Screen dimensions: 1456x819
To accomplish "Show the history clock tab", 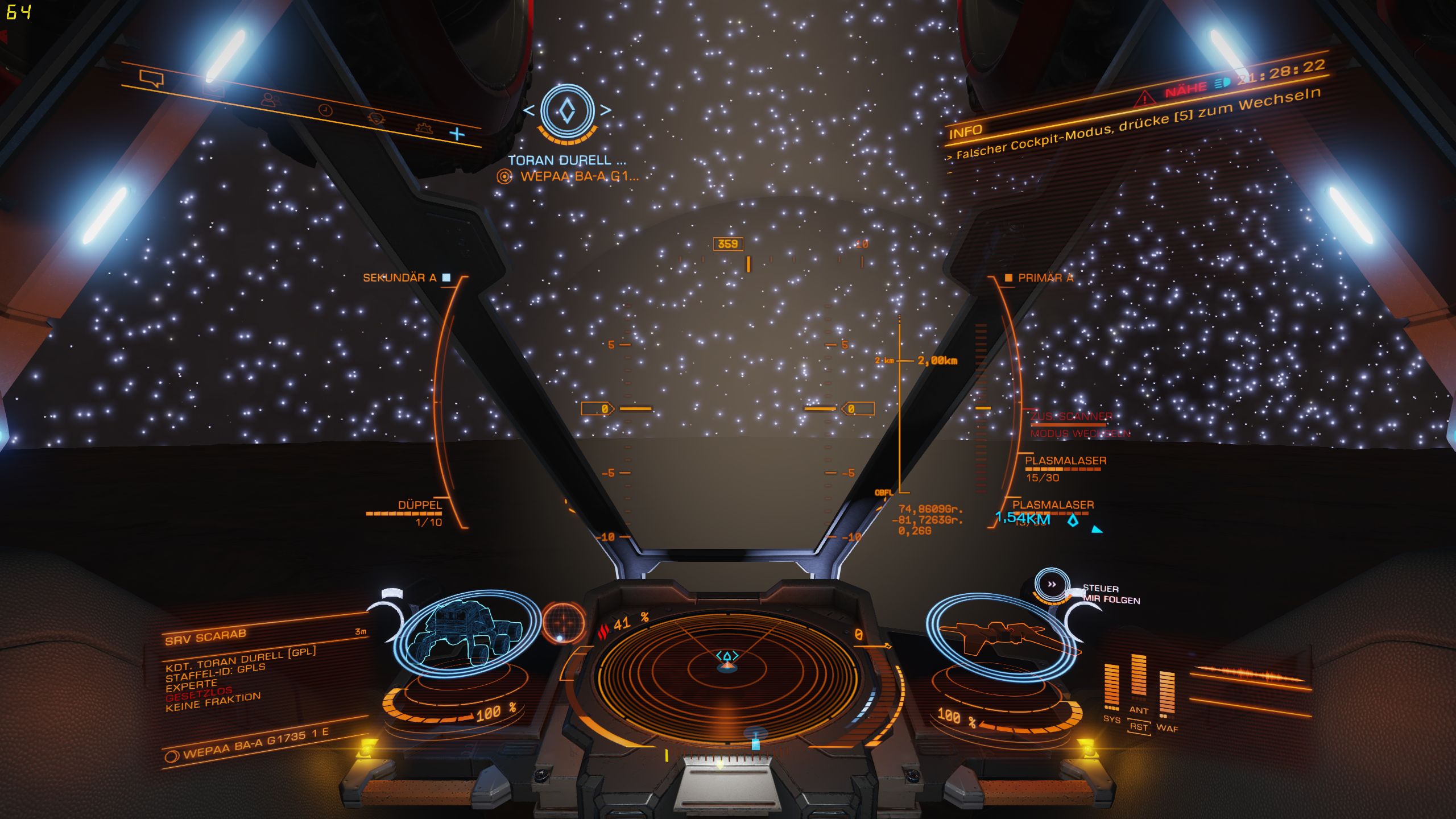I will click(325, 110).
